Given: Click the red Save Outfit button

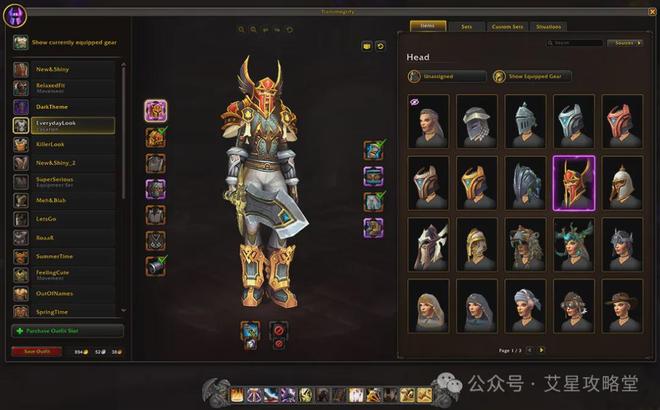Looking at the screenshot, I should (x=36, y=351).
